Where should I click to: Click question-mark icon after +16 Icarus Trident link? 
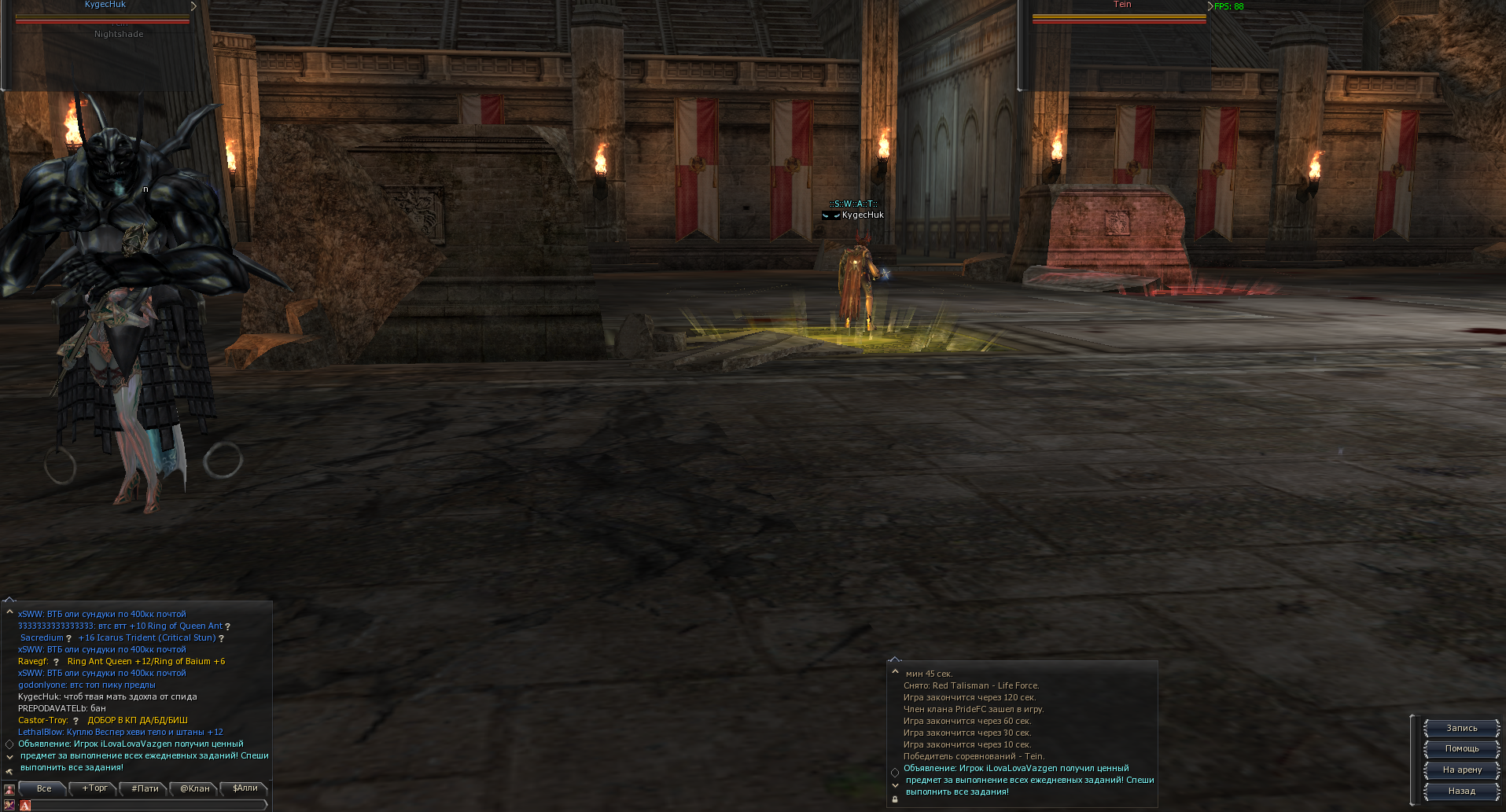(221, 637)
